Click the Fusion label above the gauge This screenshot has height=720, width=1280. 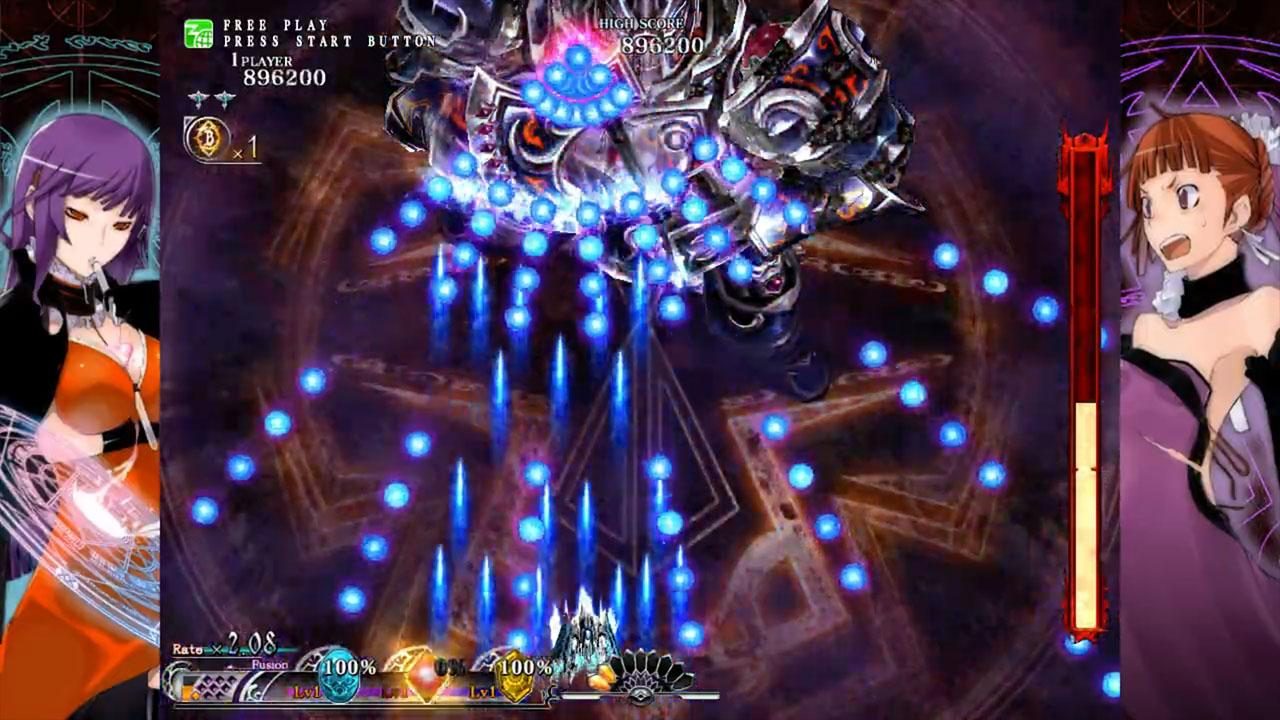coord(268,664)
